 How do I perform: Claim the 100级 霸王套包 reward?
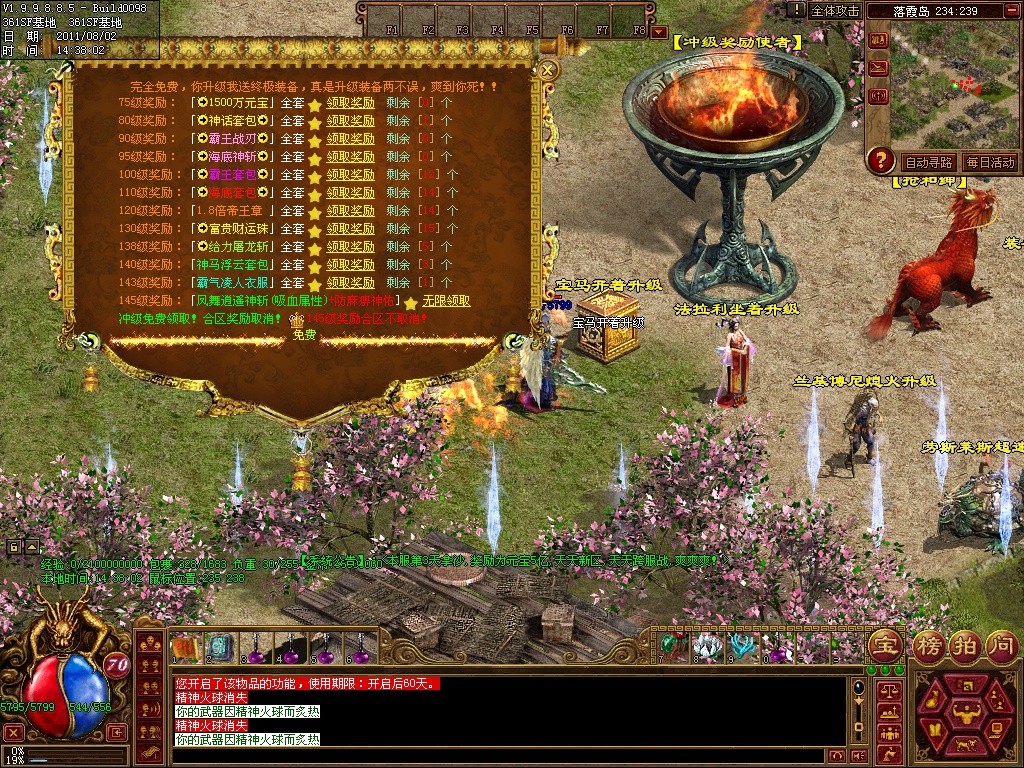(350, 174)
